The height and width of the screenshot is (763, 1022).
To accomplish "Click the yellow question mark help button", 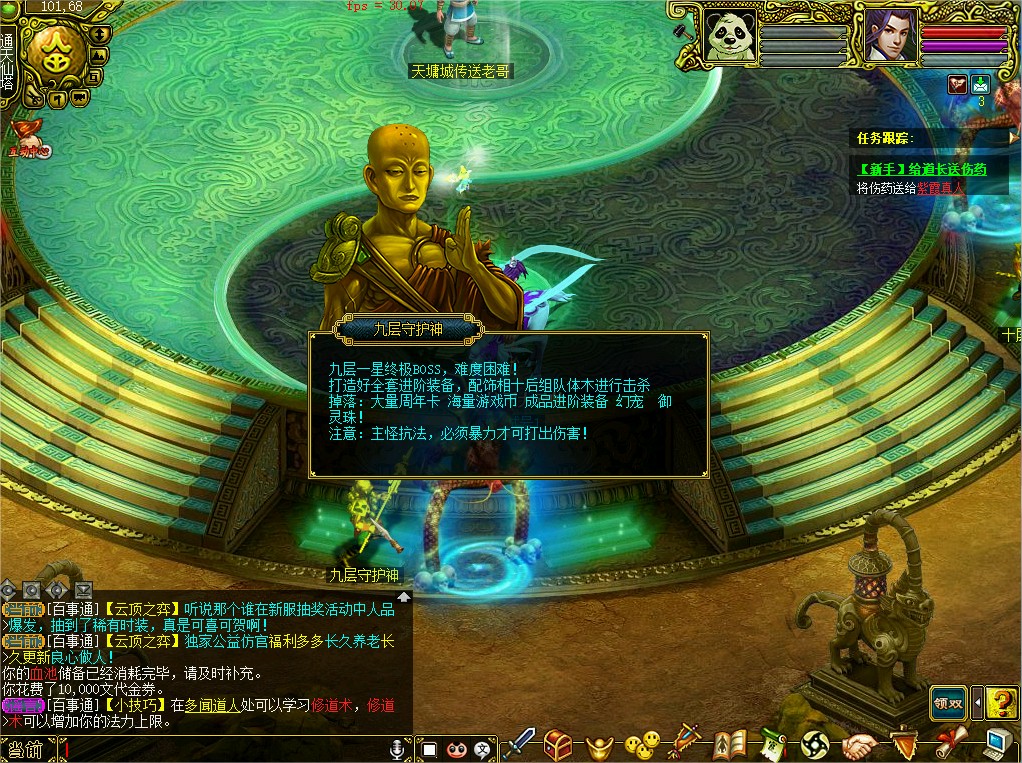I will (x=1001, y=702).
